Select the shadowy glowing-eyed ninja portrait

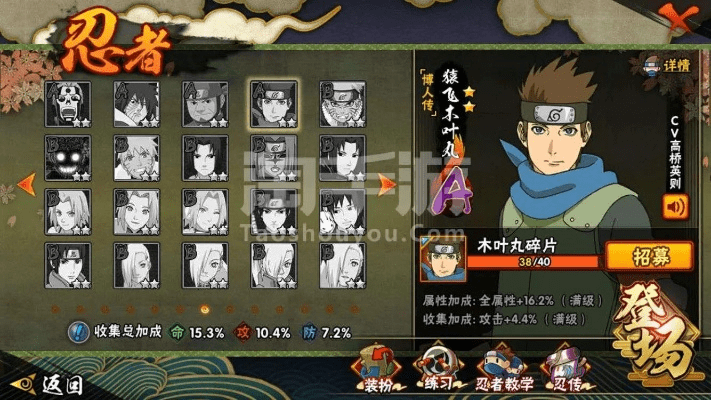67,157
